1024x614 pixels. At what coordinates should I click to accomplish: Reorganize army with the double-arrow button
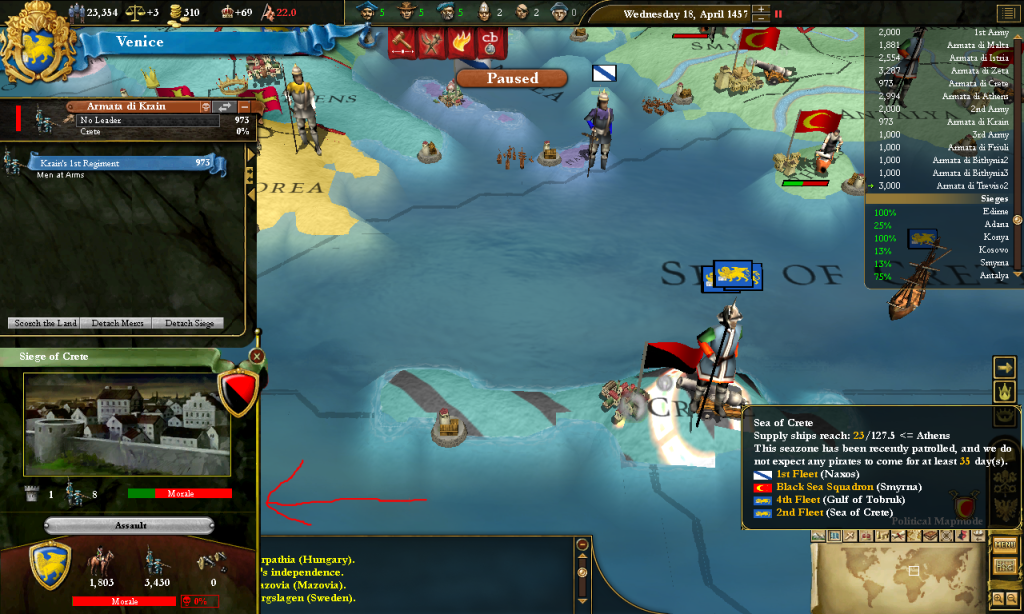tap(225, 106)
